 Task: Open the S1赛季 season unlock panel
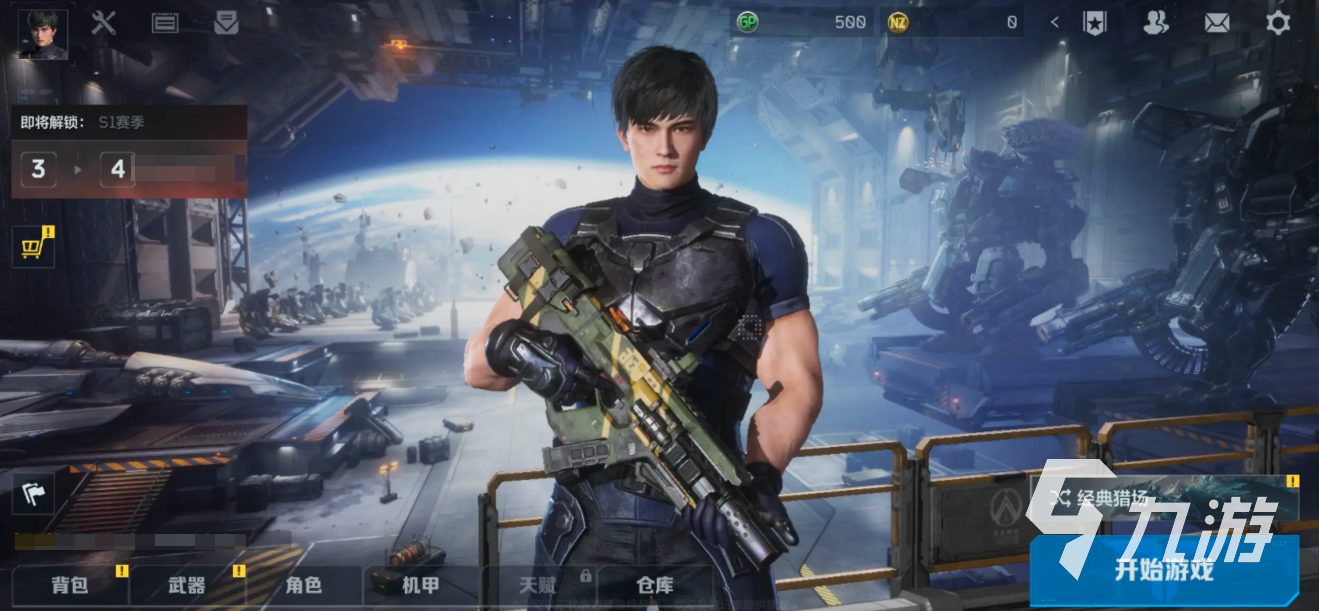128,151
